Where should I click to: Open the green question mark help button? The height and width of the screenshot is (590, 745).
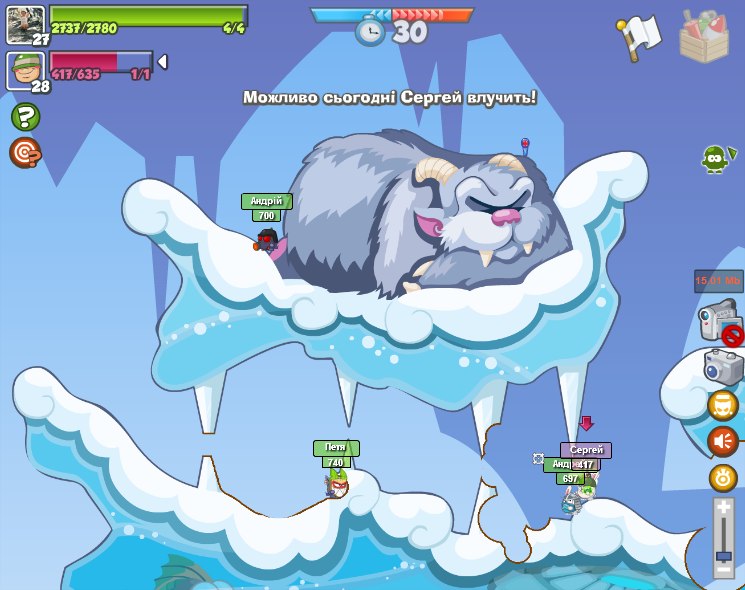point(24,117)
